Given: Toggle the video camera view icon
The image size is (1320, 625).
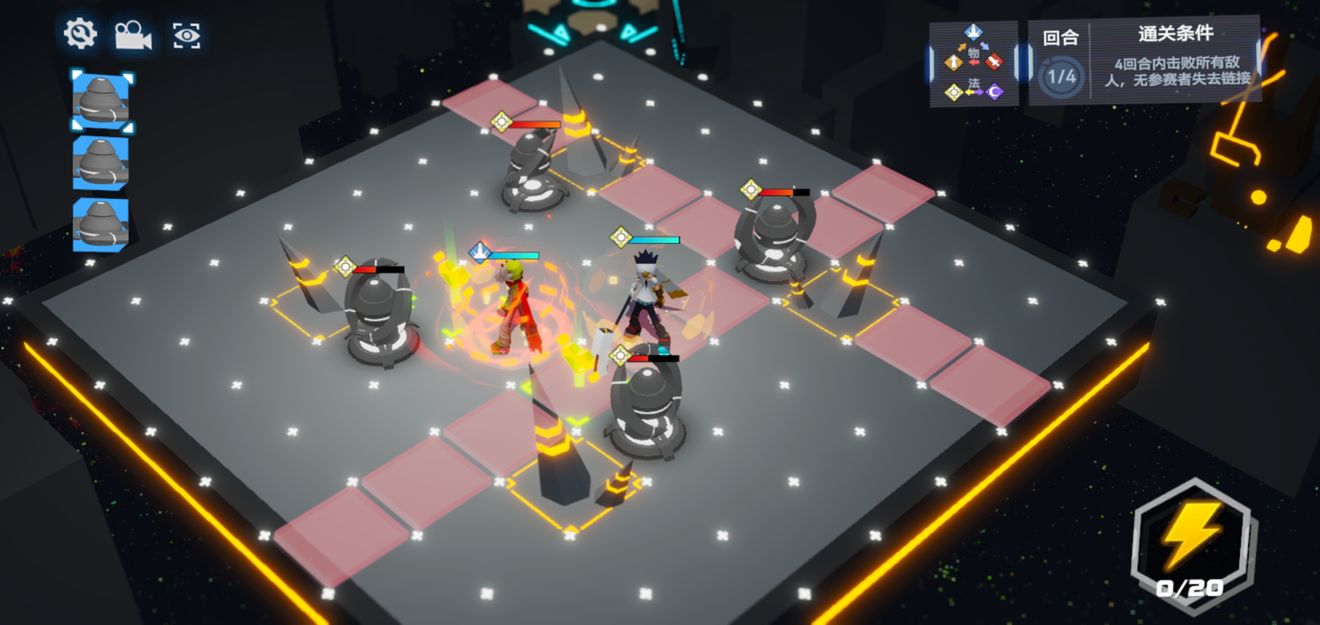Looking at the screenshot, I should 132,36.
